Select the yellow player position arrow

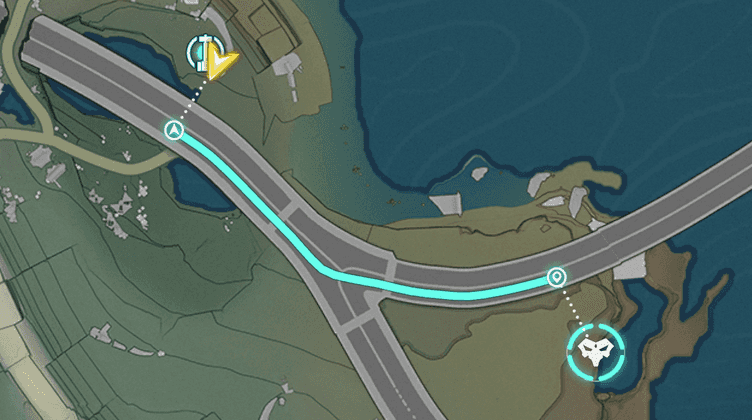tap(222, 64)
